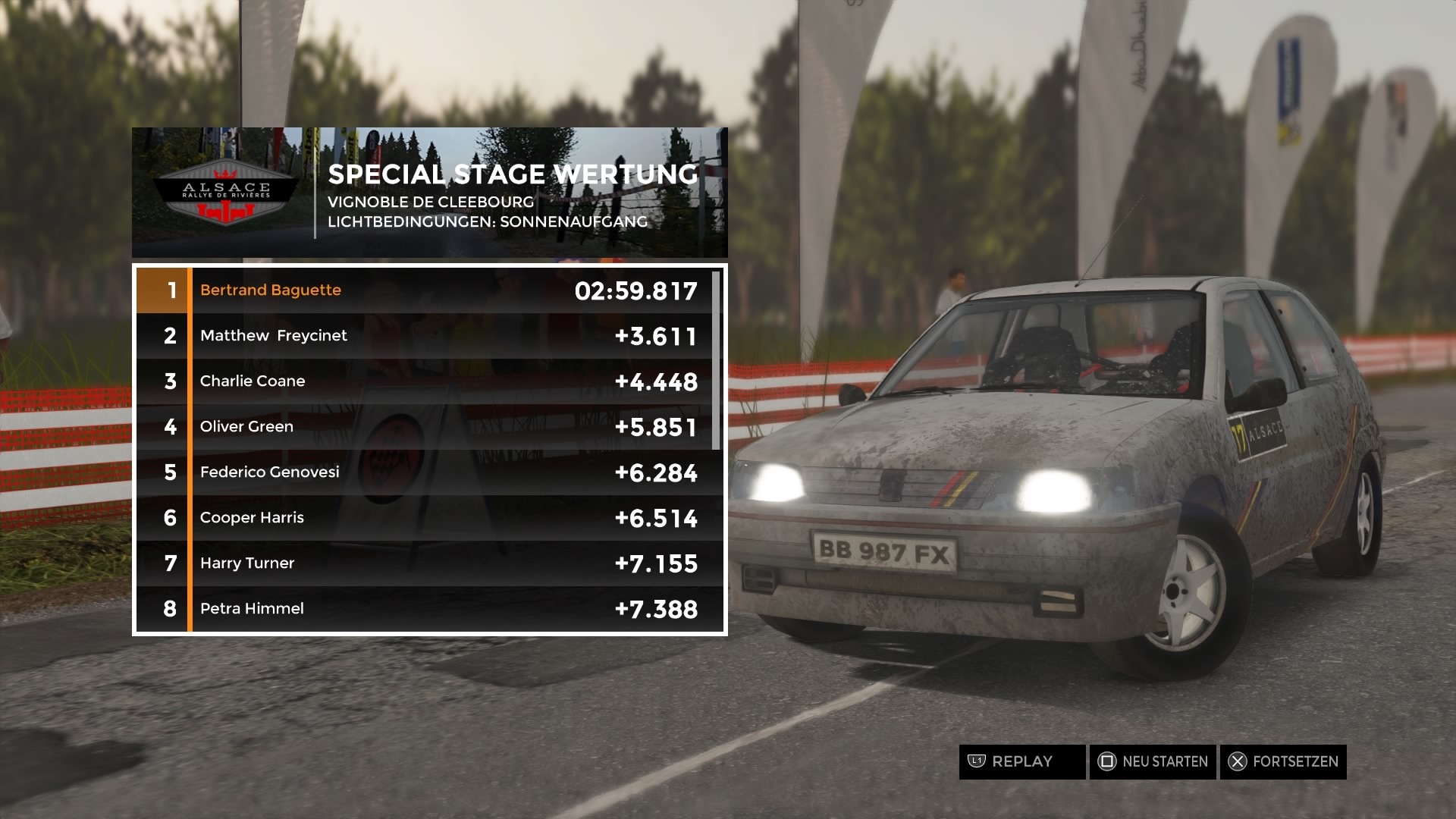Continue with the Fortsetzen button

(x=1283, y=761)
